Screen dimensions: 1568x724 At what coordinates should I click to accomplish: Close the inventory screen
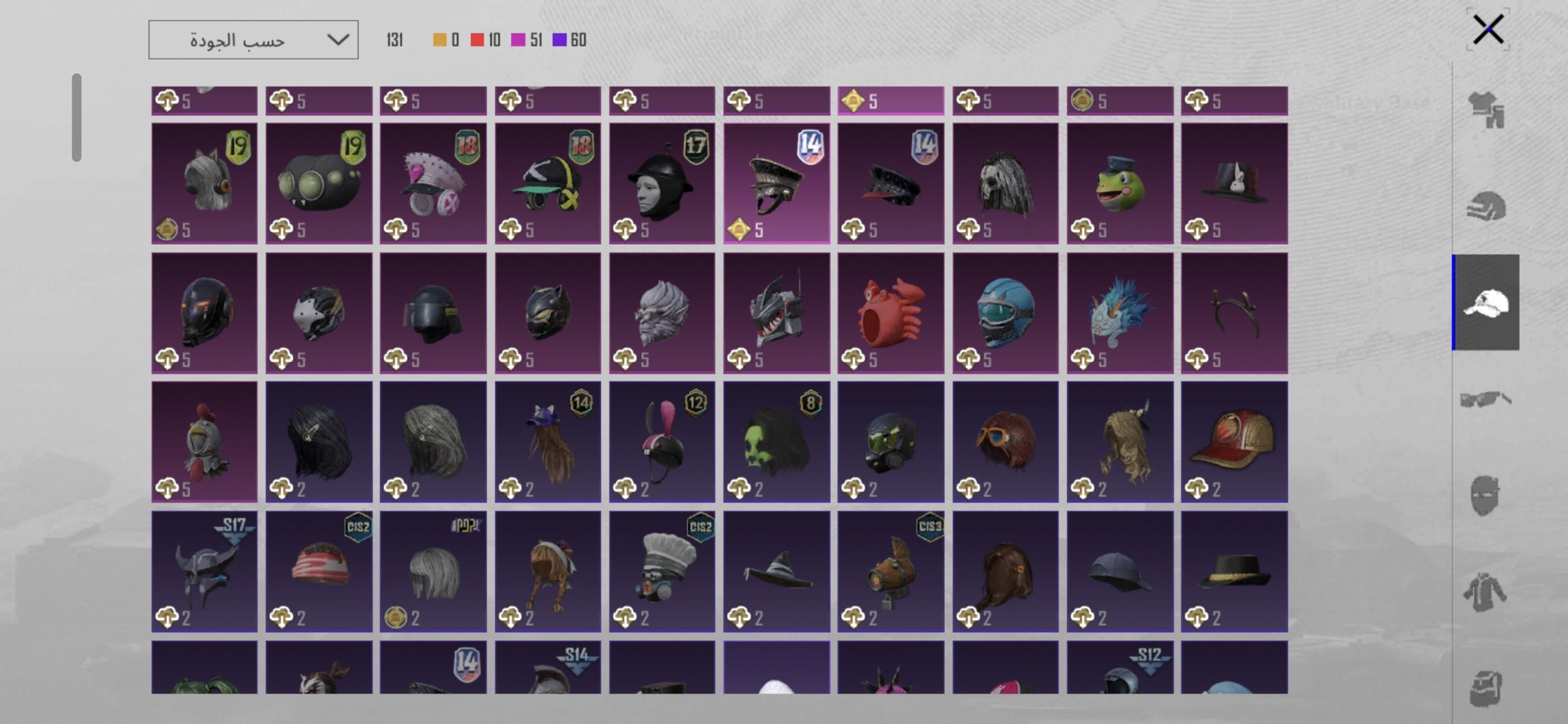click(1488, 29)
